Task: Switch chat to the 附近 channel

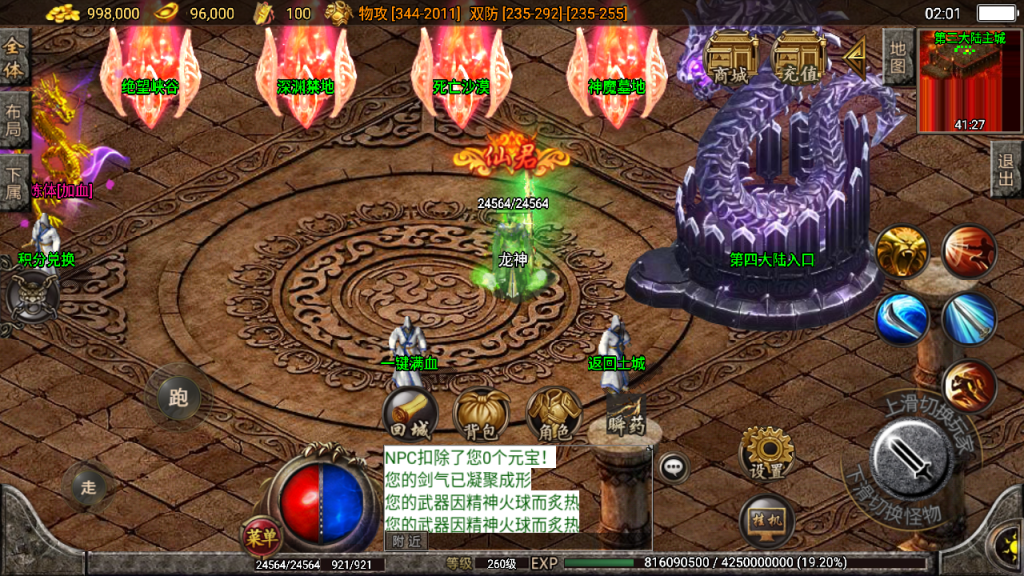Action: click(406, 541)
